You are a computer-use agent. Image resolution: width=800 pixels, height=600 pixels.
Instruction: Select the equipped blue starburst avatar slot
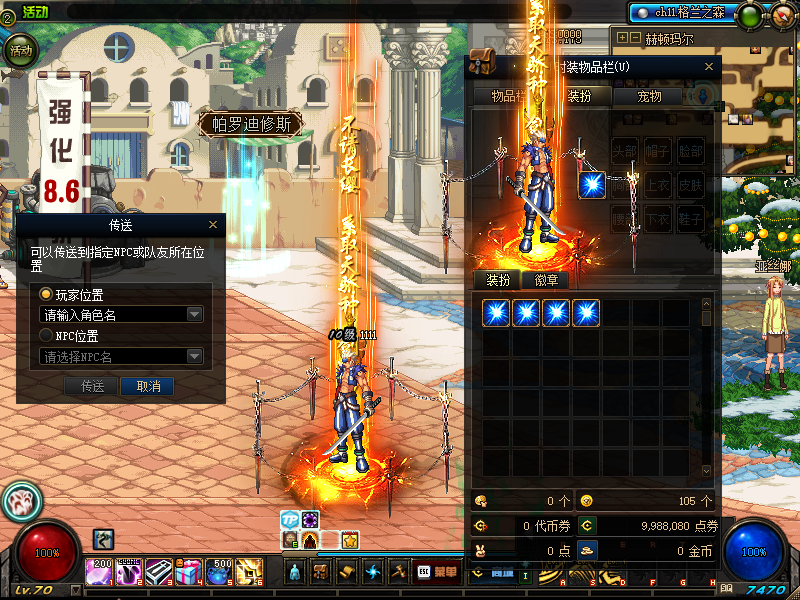(592, 185)
